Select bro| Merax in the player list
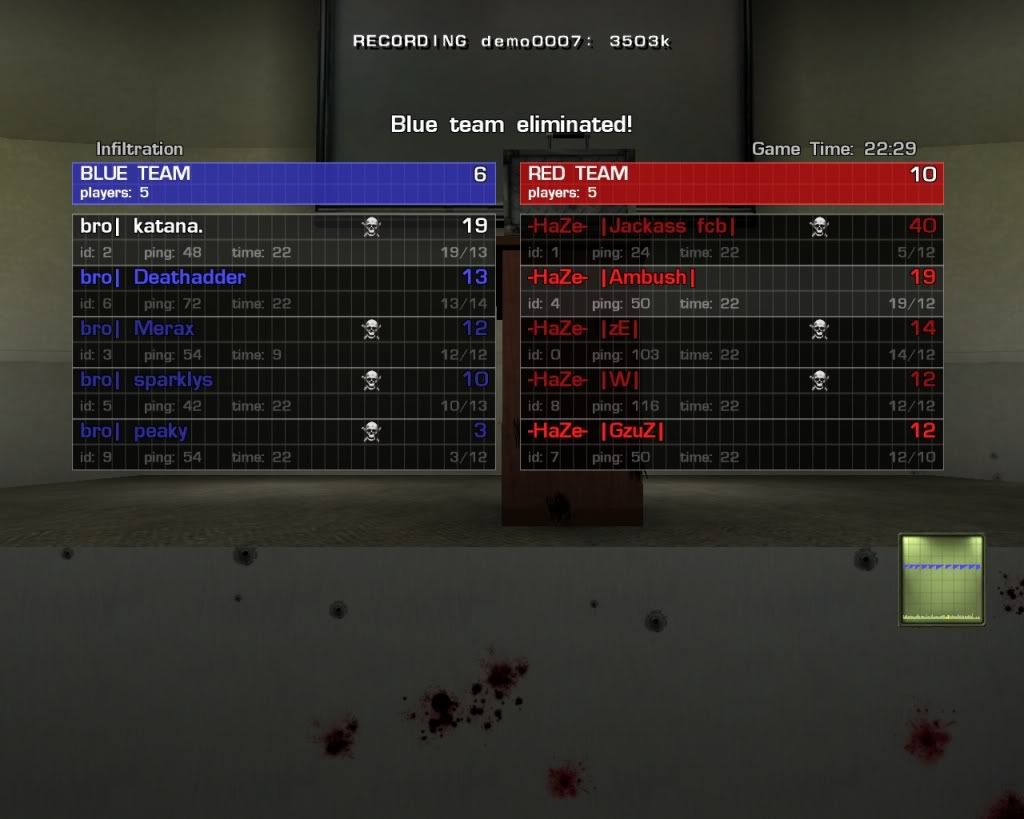Viewport: 1024px width, 819px height. [x=283, y=341]
